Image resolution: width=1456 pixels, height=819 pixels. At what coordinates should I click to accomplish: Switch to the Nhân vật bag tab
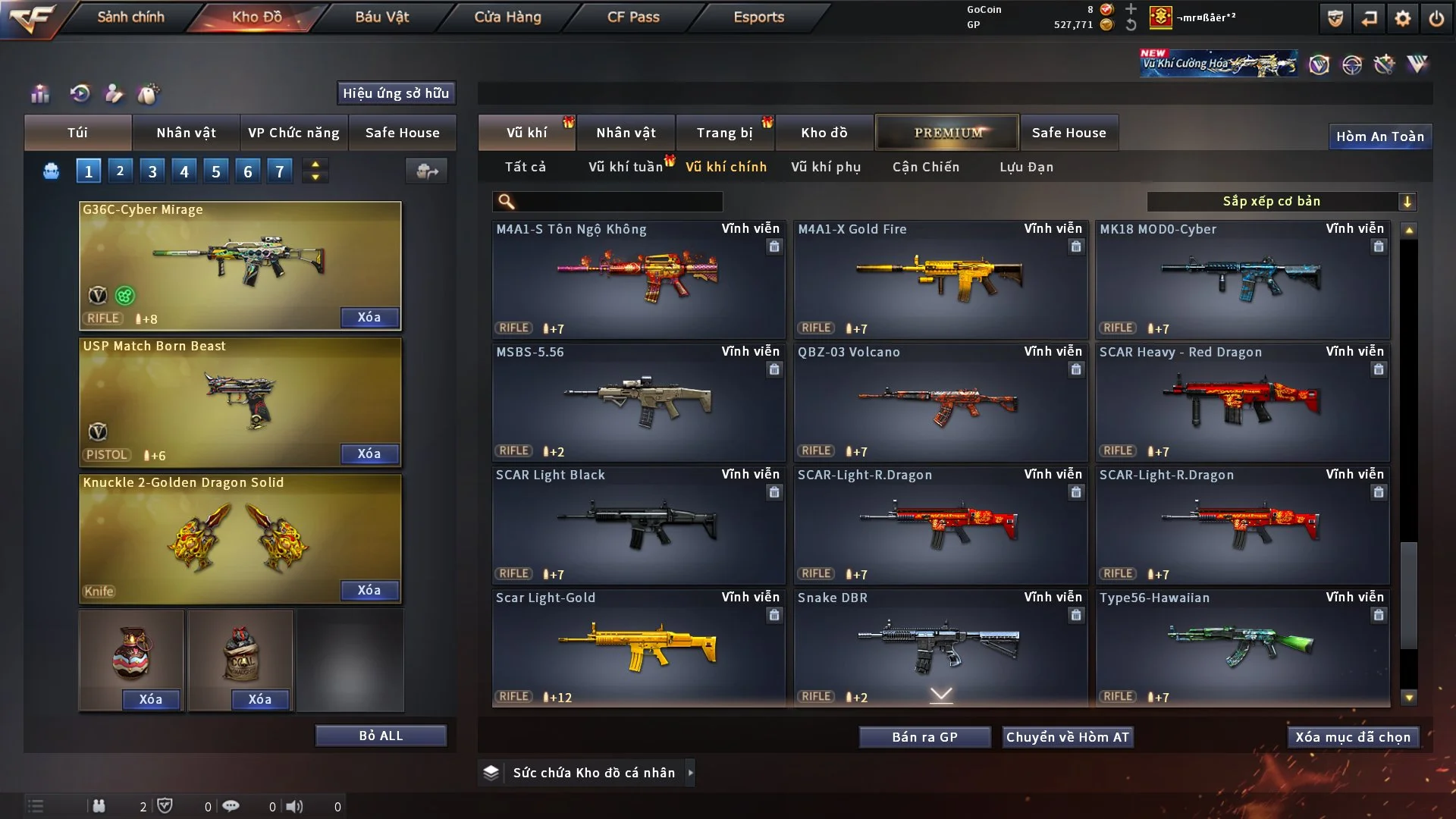click(x=186, y=133)
